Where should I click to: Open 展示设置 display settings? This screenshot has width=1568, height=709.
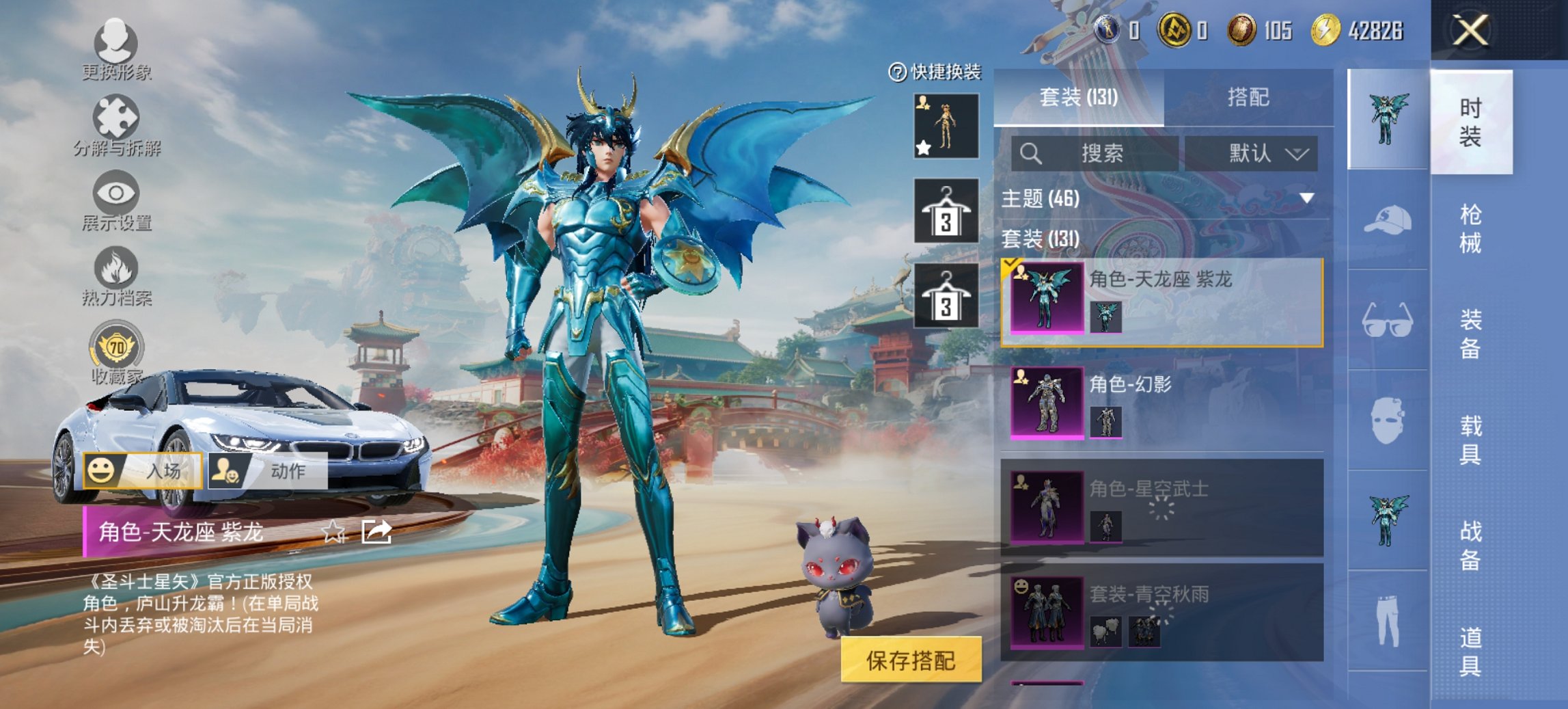pyautogui.click(x=116, y=201)
